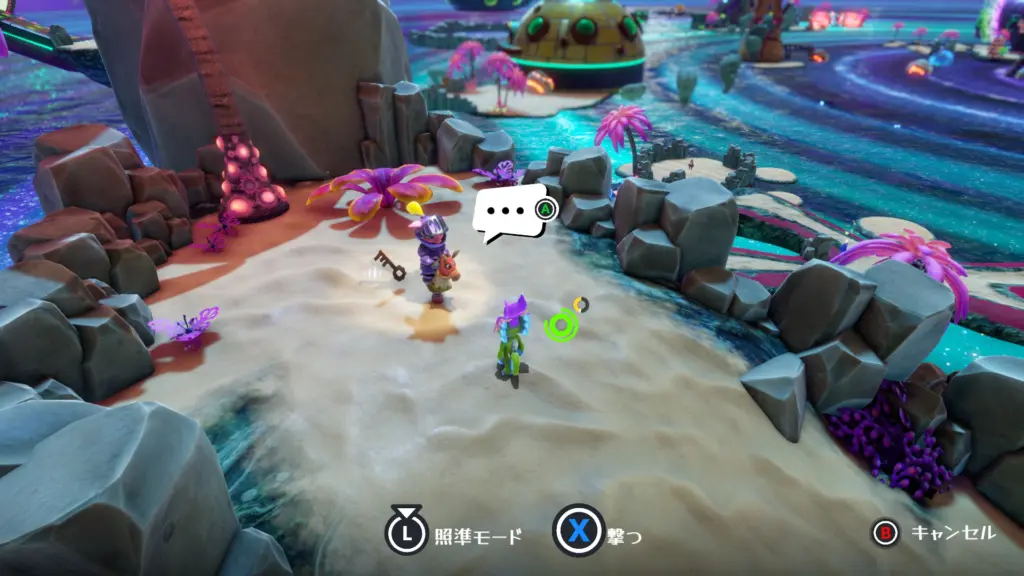1024x576 pixels.
Task: Click the ellipsis speech bubble talk prompt
Action: tap(509, 213)
